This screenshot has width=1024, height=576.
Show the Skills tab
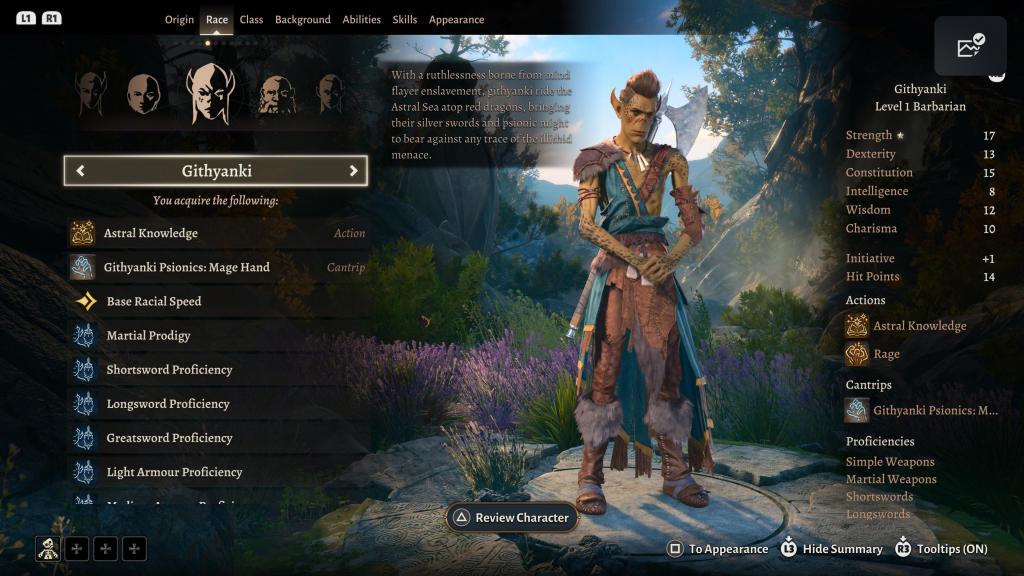click(405, 20)
